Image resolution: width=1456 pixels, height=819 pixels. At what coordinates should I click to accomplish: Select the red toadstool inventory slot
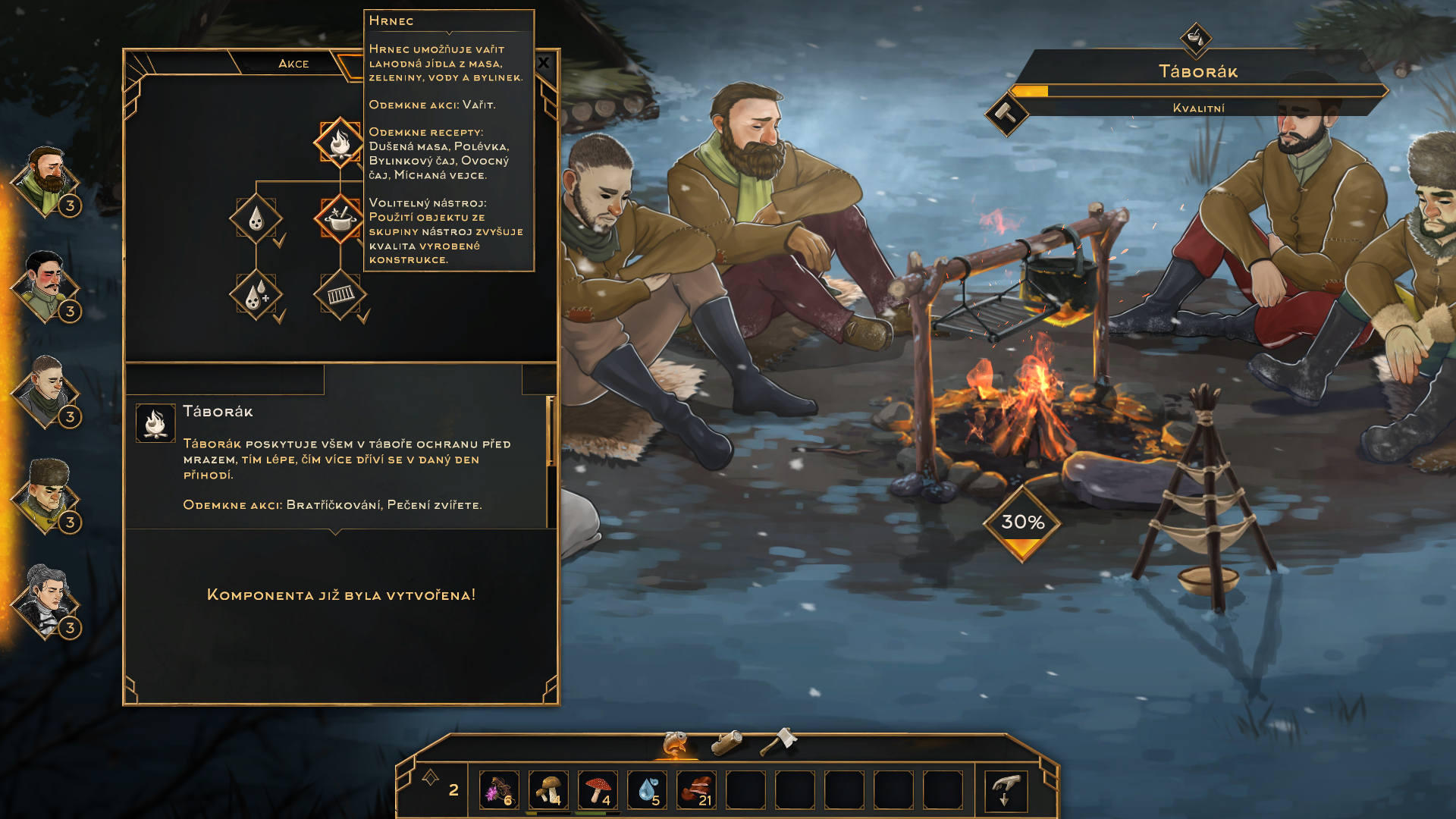[x=598, y=790]
